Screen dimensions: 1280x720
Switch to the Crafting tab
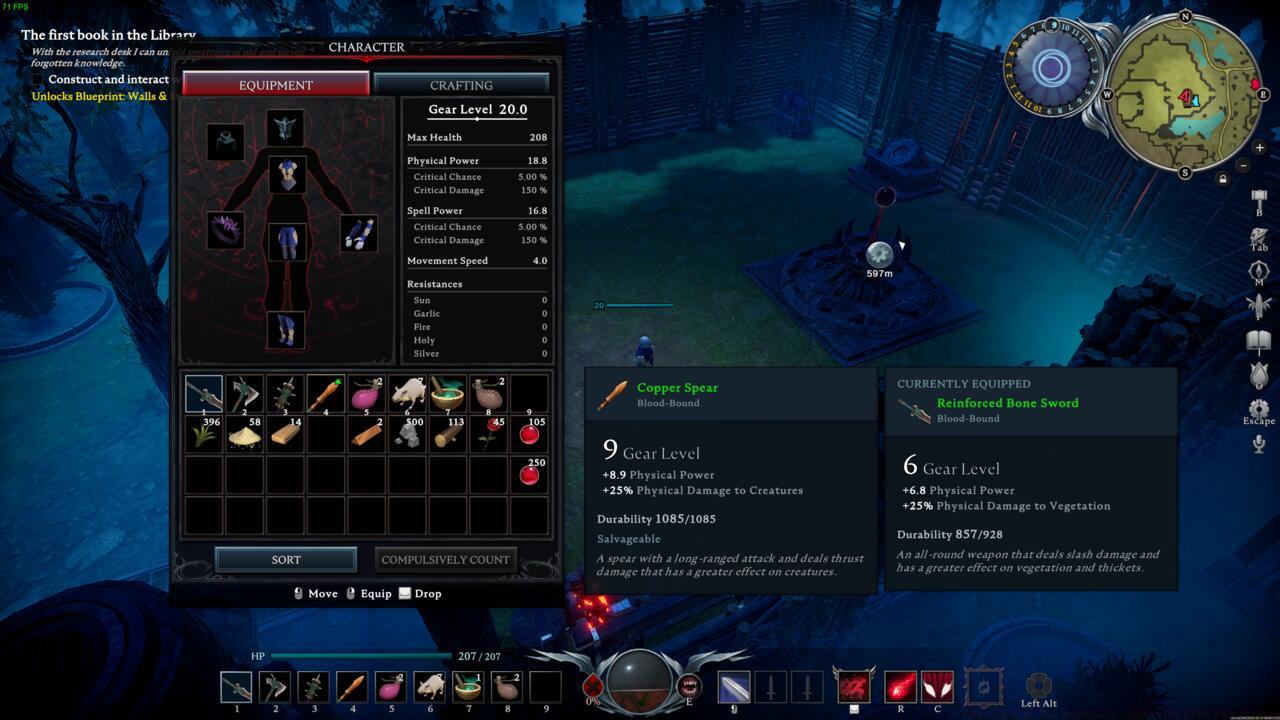point(461,85)
